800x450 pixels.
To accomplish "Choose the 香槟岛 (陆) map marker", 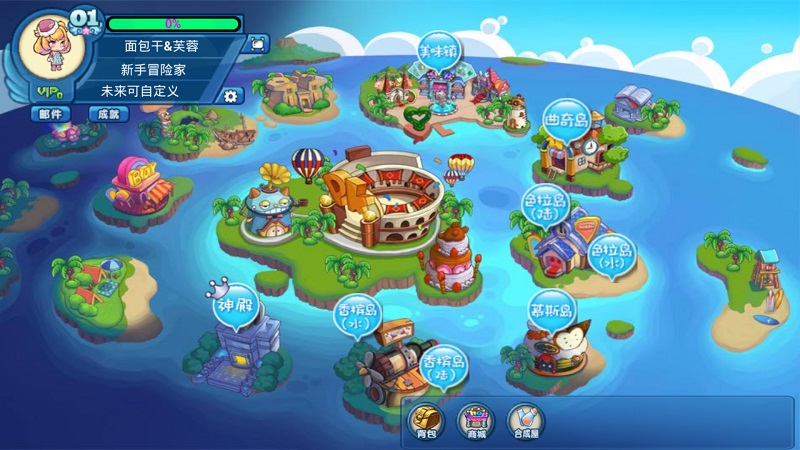I will [x=443, y=367].
